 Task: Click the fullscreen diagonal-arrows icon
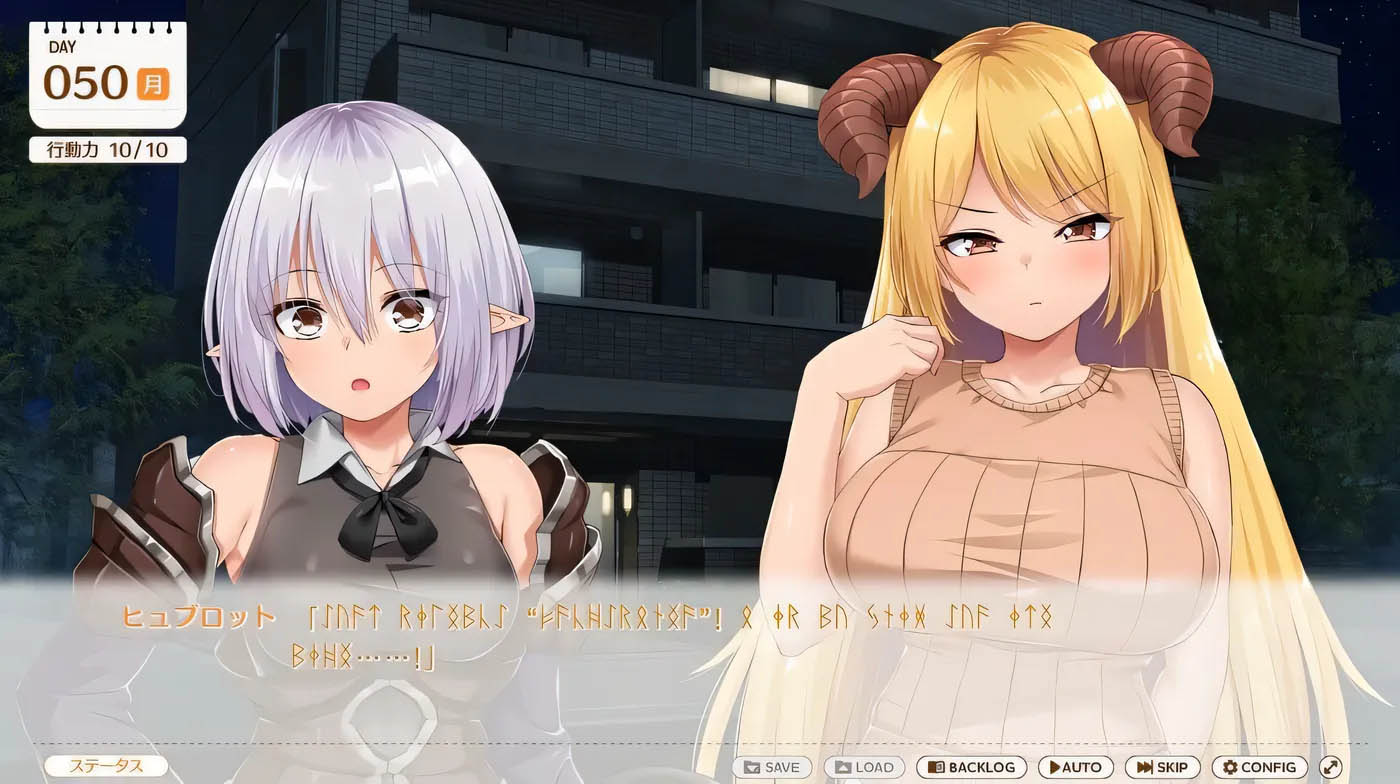1332,767
